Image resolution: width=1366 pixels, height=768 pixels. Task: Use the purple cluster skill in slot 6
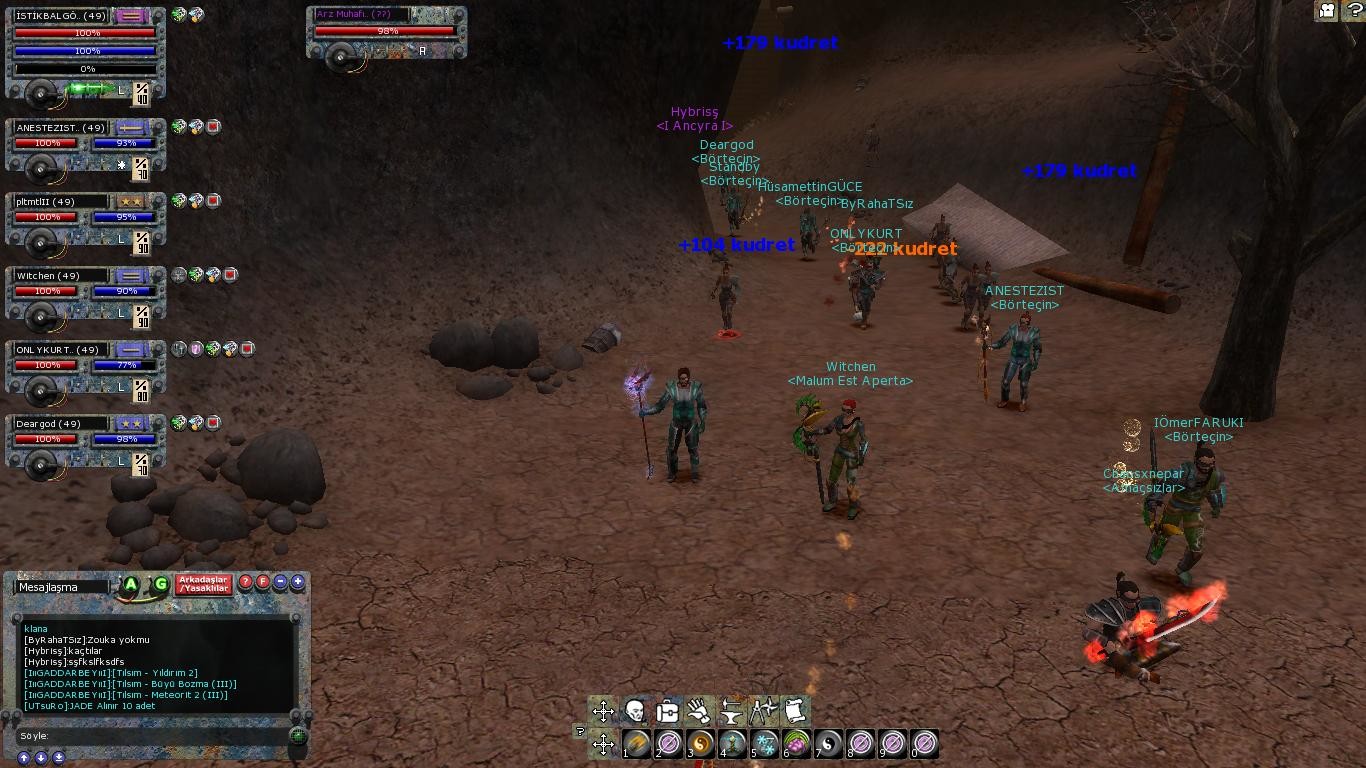point(797,743)
